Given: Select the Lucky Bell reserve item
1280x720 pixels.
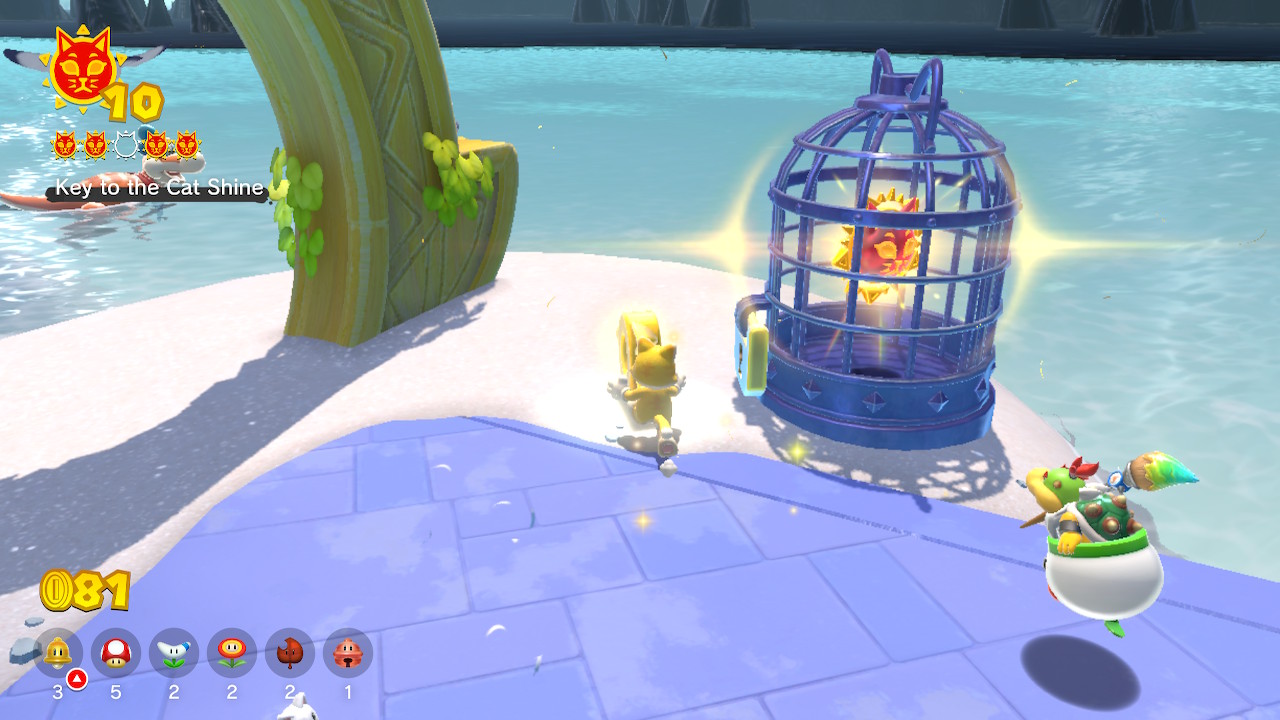Looking at the screenshot, I should tap(348, 654).
